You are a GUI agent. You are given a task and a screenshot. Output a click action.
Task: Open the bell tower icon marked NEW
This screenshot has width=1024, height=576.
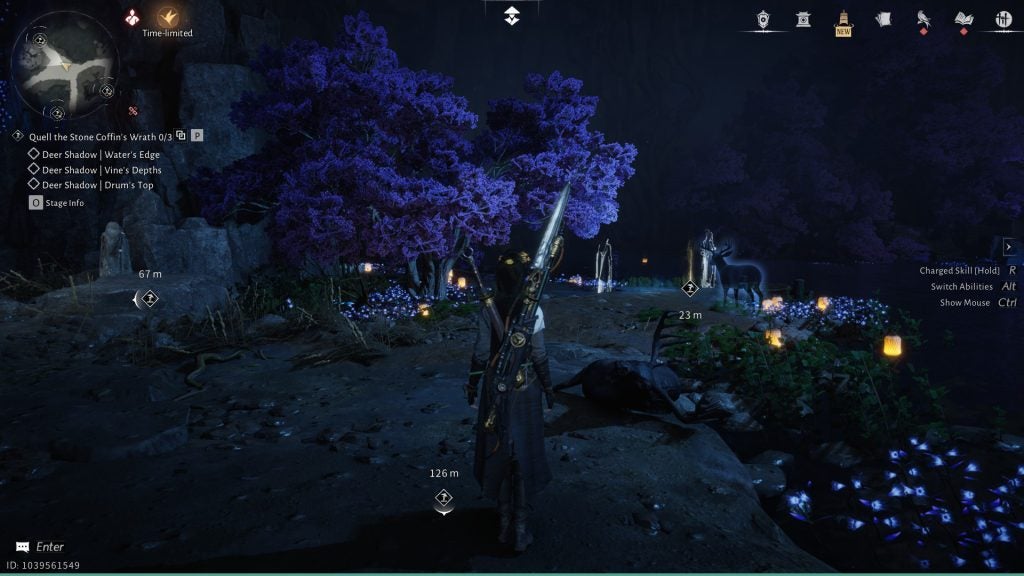(844, 21)
